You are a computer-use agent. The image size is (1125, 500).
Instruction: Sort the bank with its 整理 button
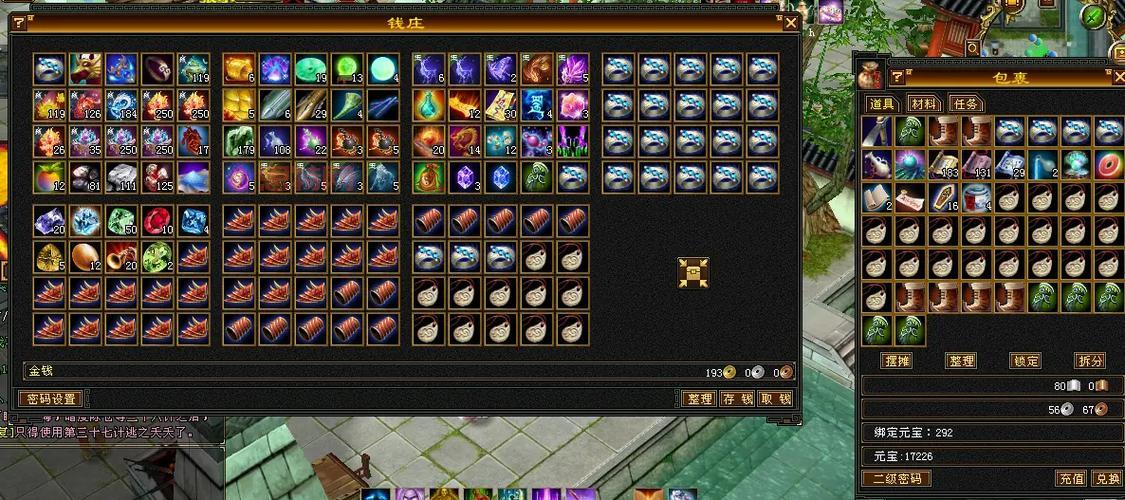point(698,398)
